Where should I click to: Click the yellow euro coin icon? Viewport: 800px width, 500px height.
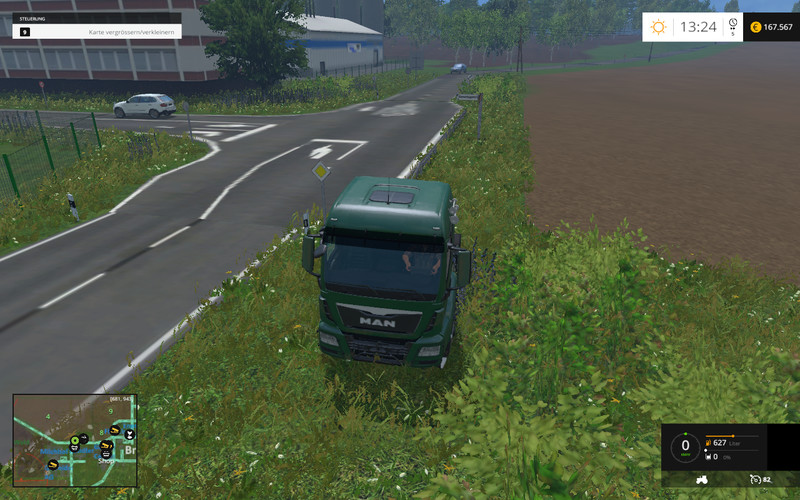tap(755, 27)
